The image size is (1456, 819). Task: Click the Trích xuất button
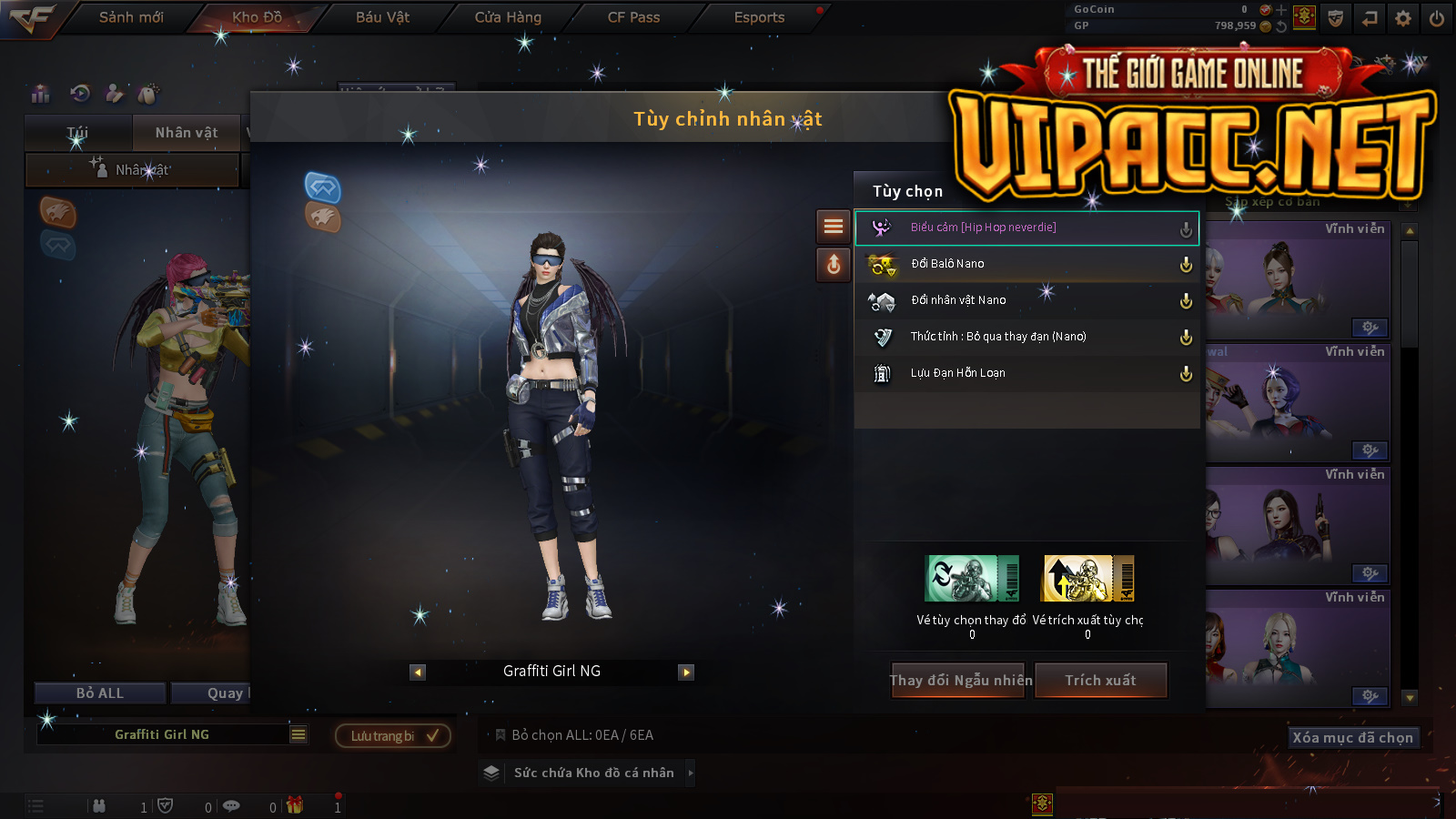click(x=1100, y=681)
